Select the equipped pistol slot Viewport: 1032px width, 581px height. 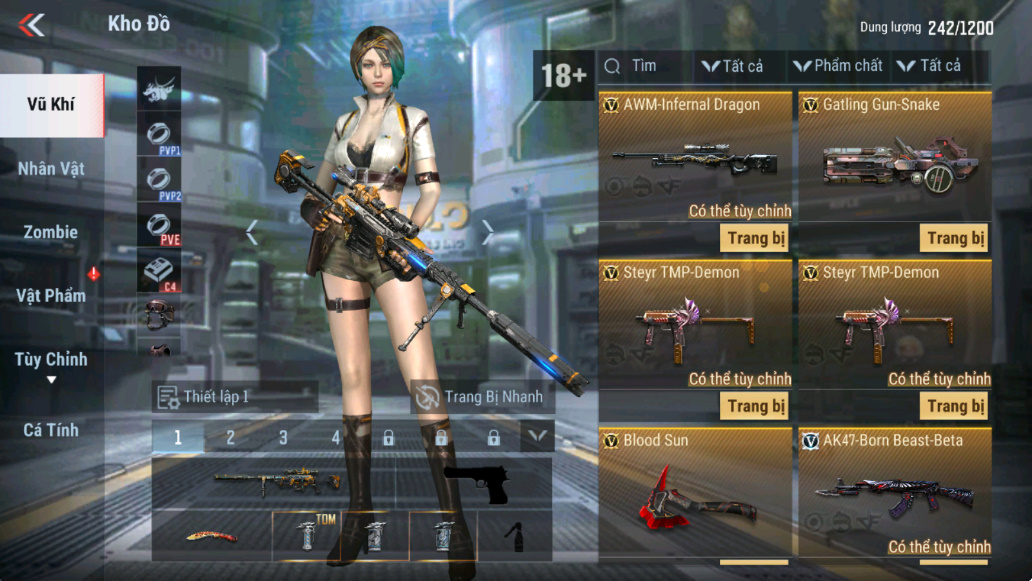point(476,484)
